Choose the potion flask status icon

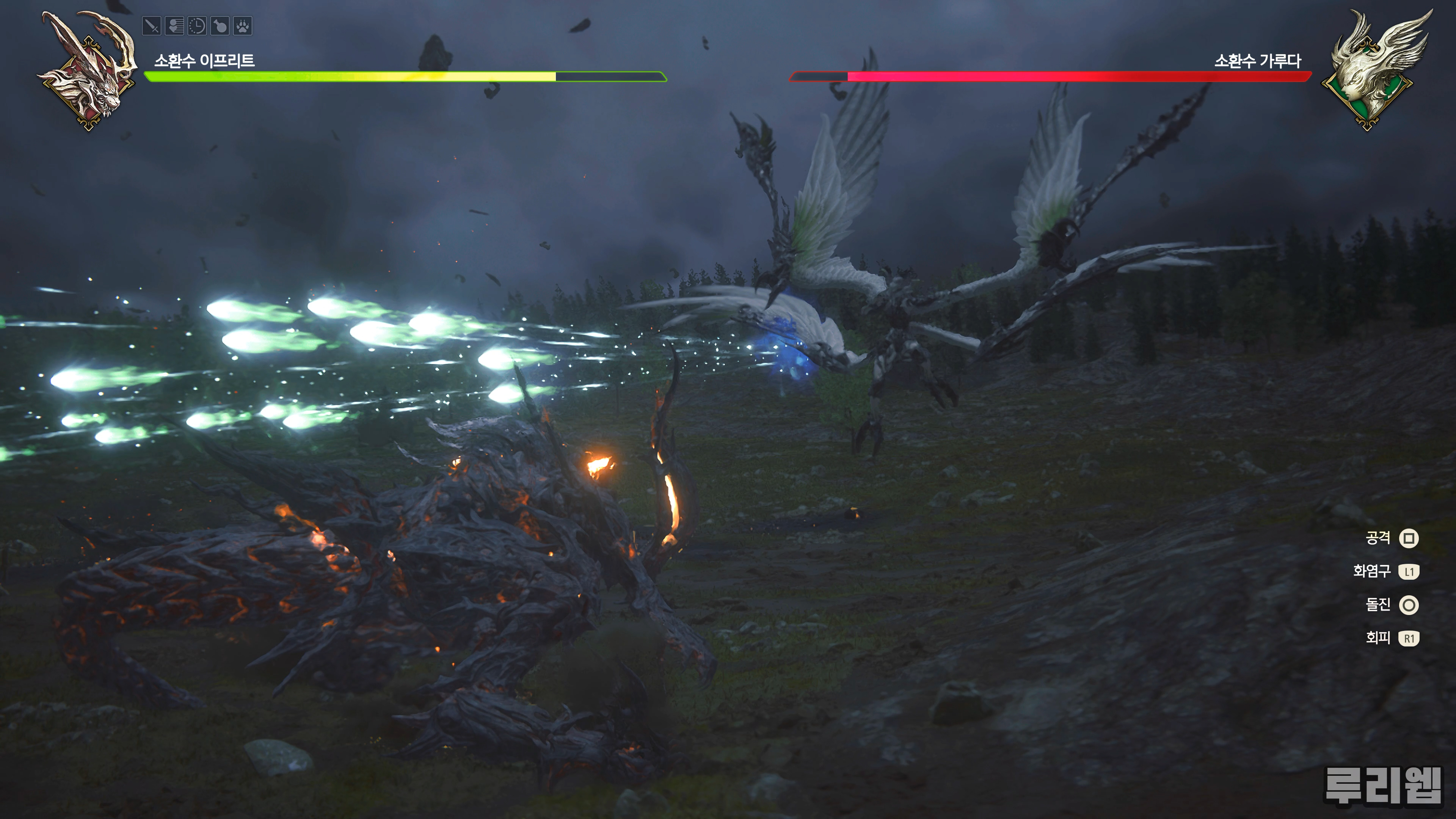[x=220, y=26]
